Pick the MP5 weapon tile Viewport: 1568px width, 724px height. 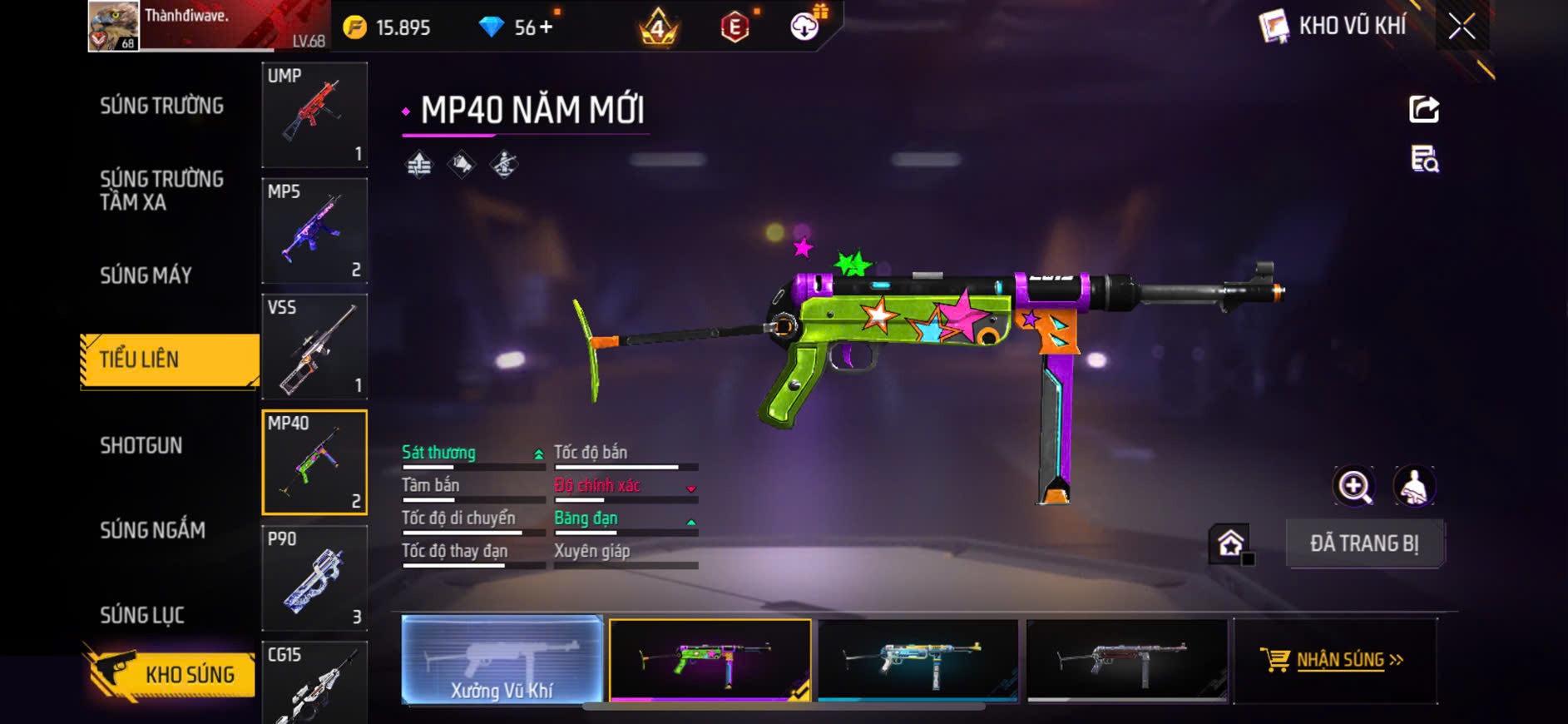click(x=314, y=231)
